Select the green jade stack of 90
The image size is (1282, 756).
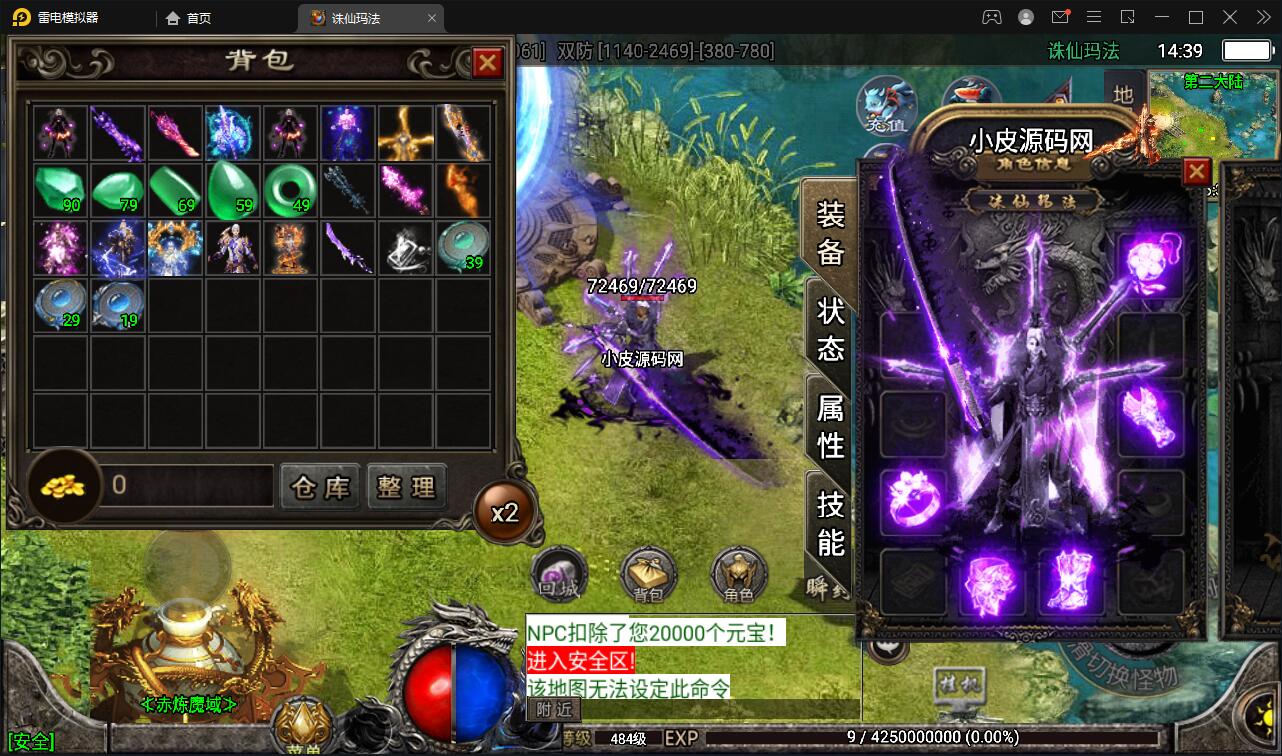pos(61,190)
